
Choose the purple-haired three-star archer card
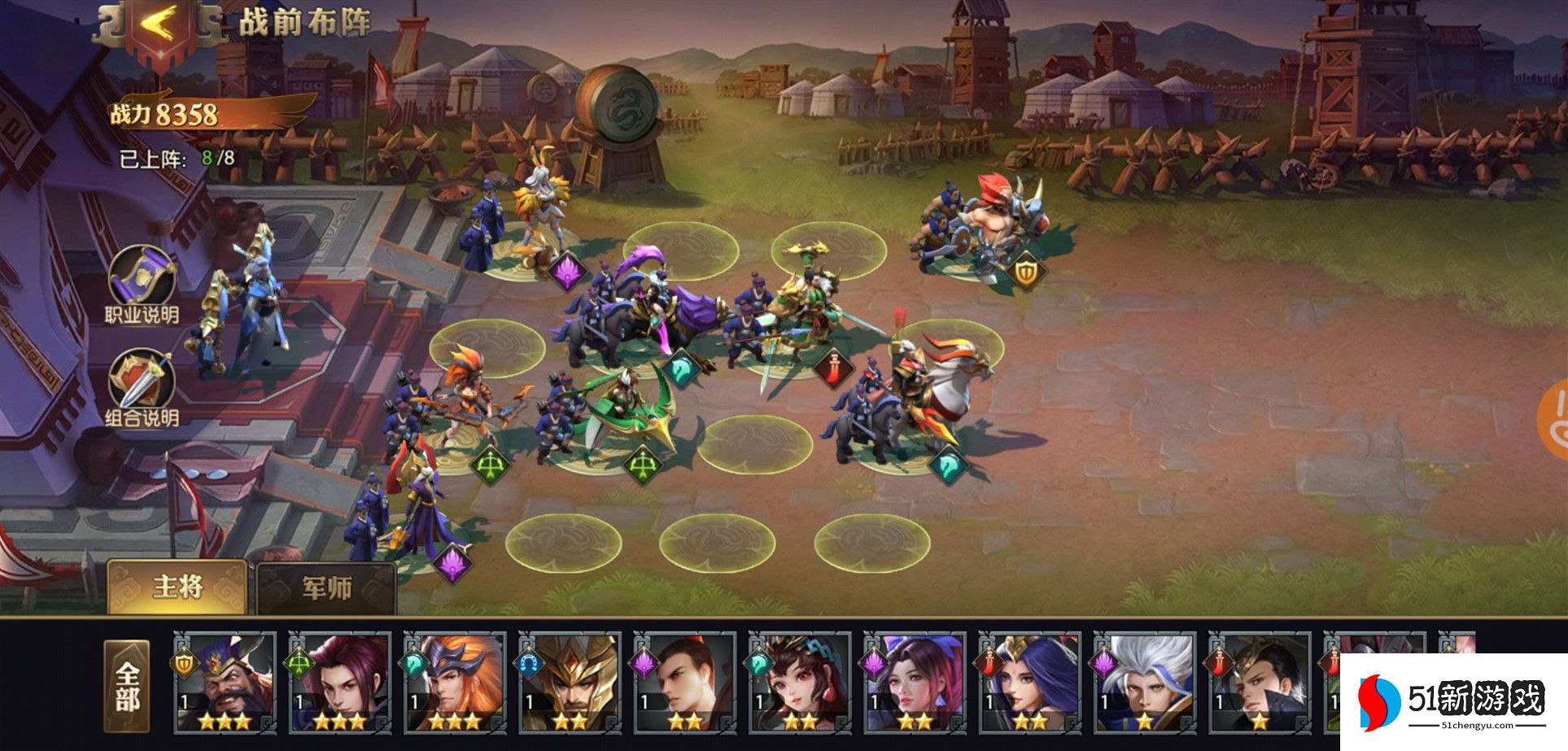pyautogui.click(x=340, y=683)
